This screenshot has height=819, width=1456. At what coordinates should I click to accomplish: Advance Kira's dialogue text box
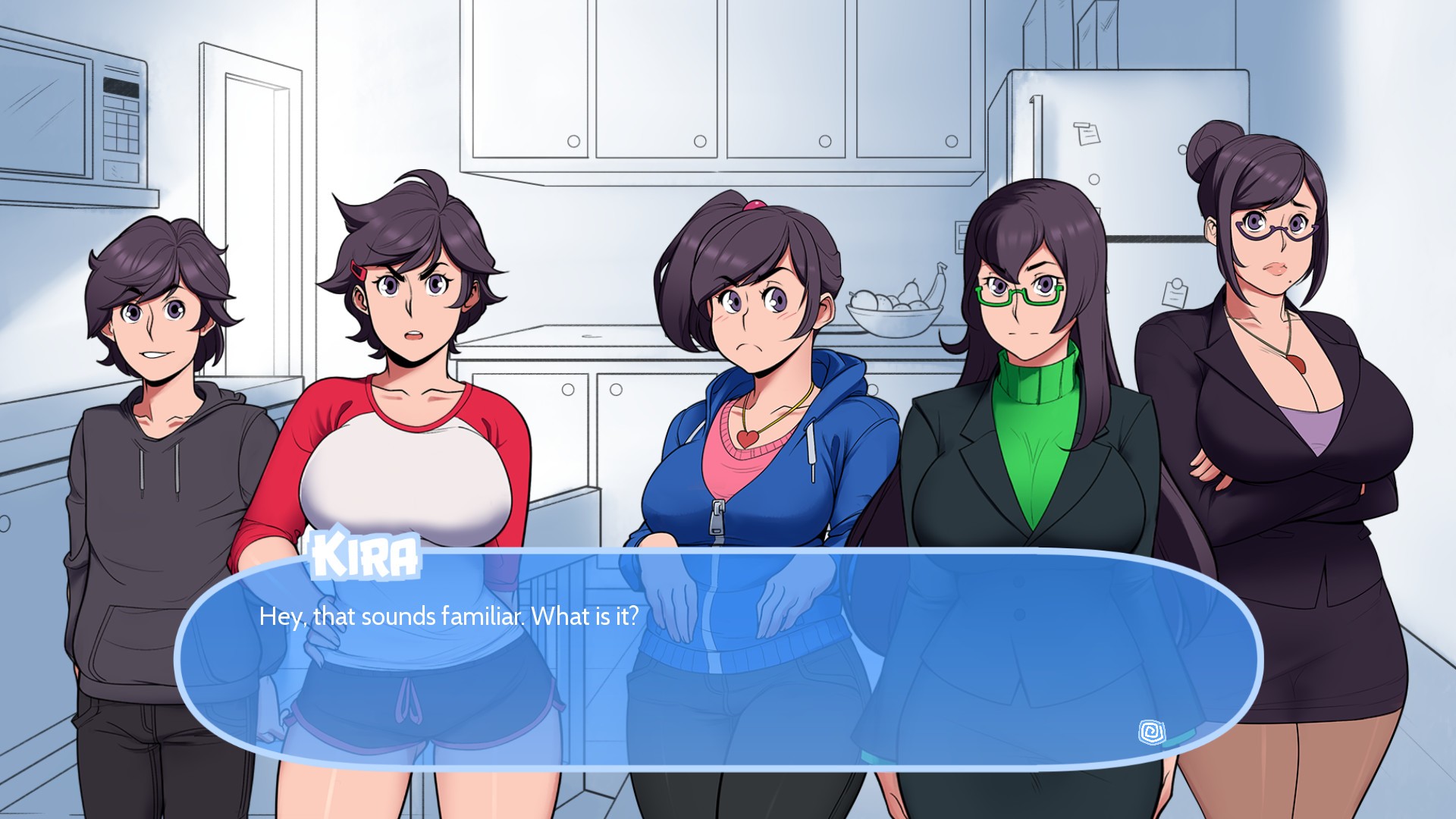coord(717,660)
